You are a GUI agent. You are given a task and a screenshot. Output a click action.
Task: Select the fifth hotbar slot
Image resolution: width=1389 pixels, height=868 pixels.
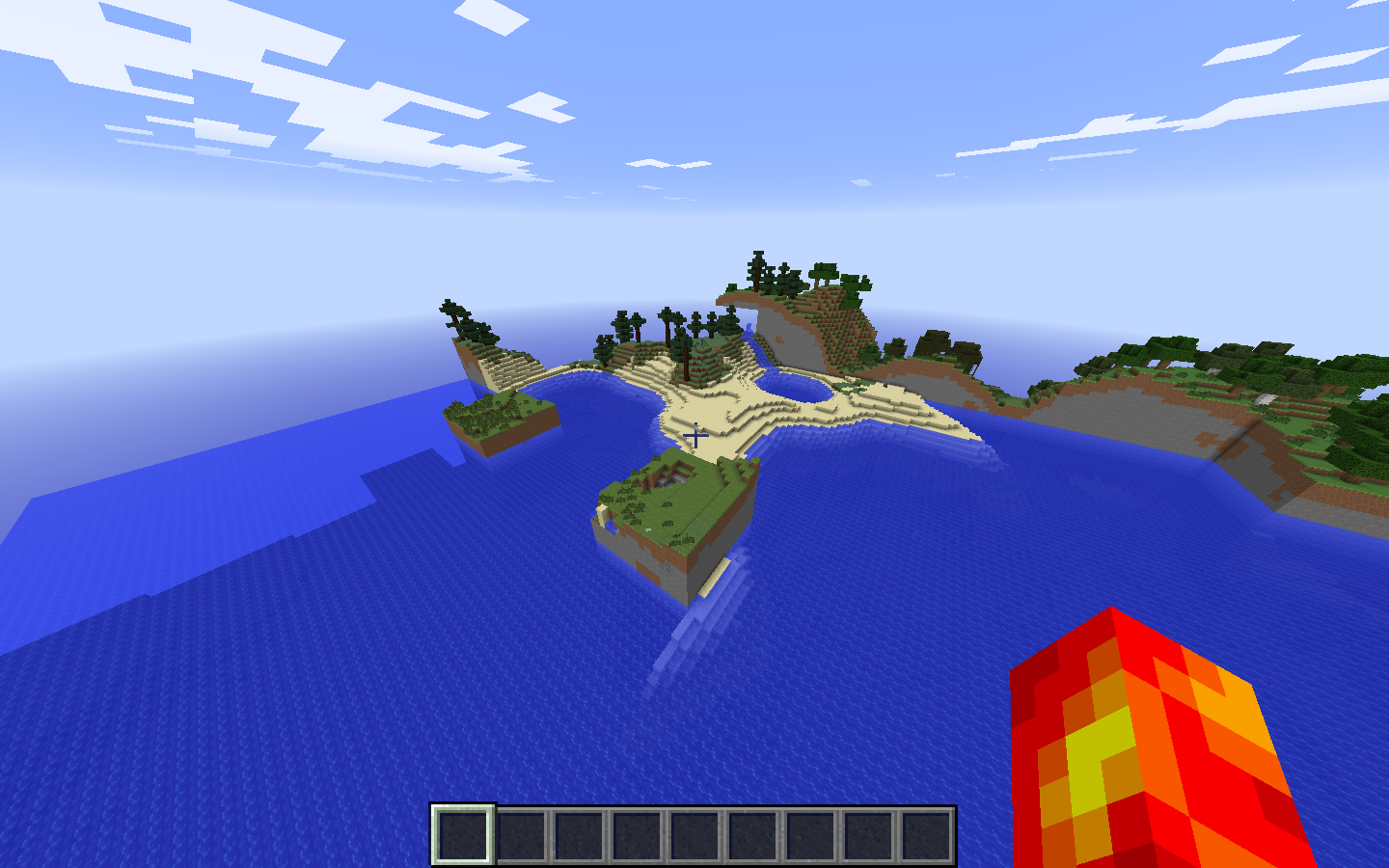[x=696, y=835]
